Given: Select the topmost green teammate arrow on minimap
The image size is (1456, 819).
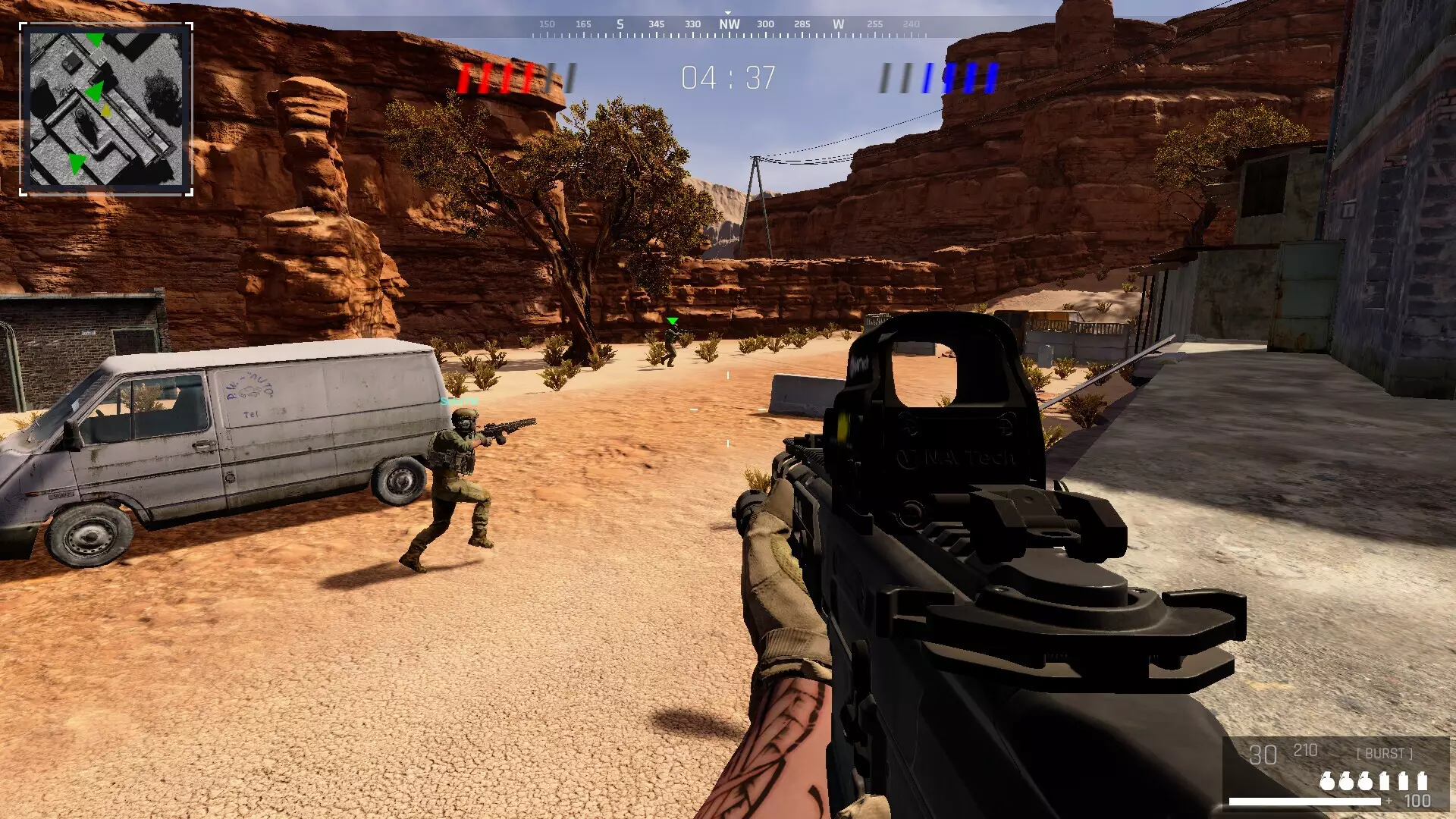Looking at the screenshot, I should (x=96, y=39).
